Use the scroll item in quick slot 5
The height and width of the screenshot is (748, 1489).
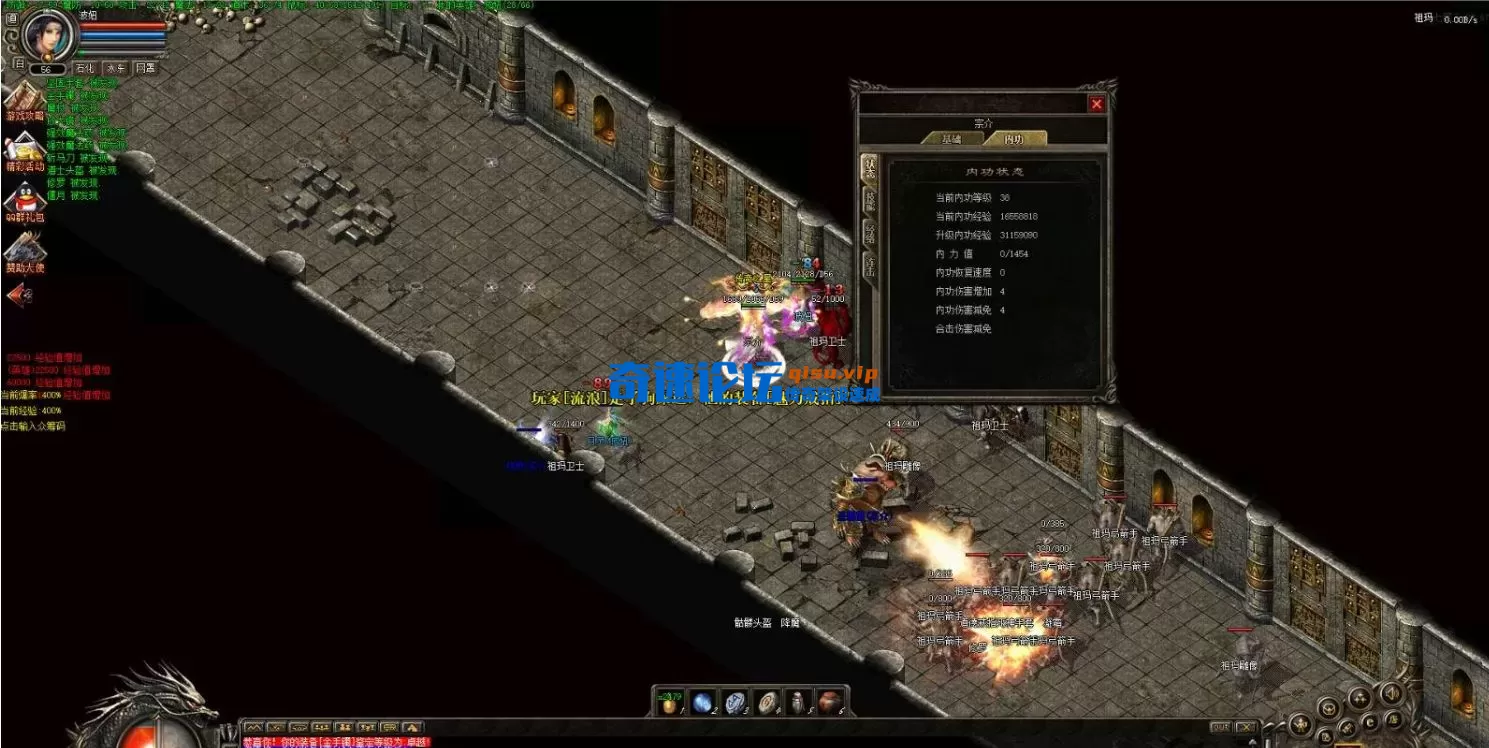pyautogui.click(x=798, y=705)
